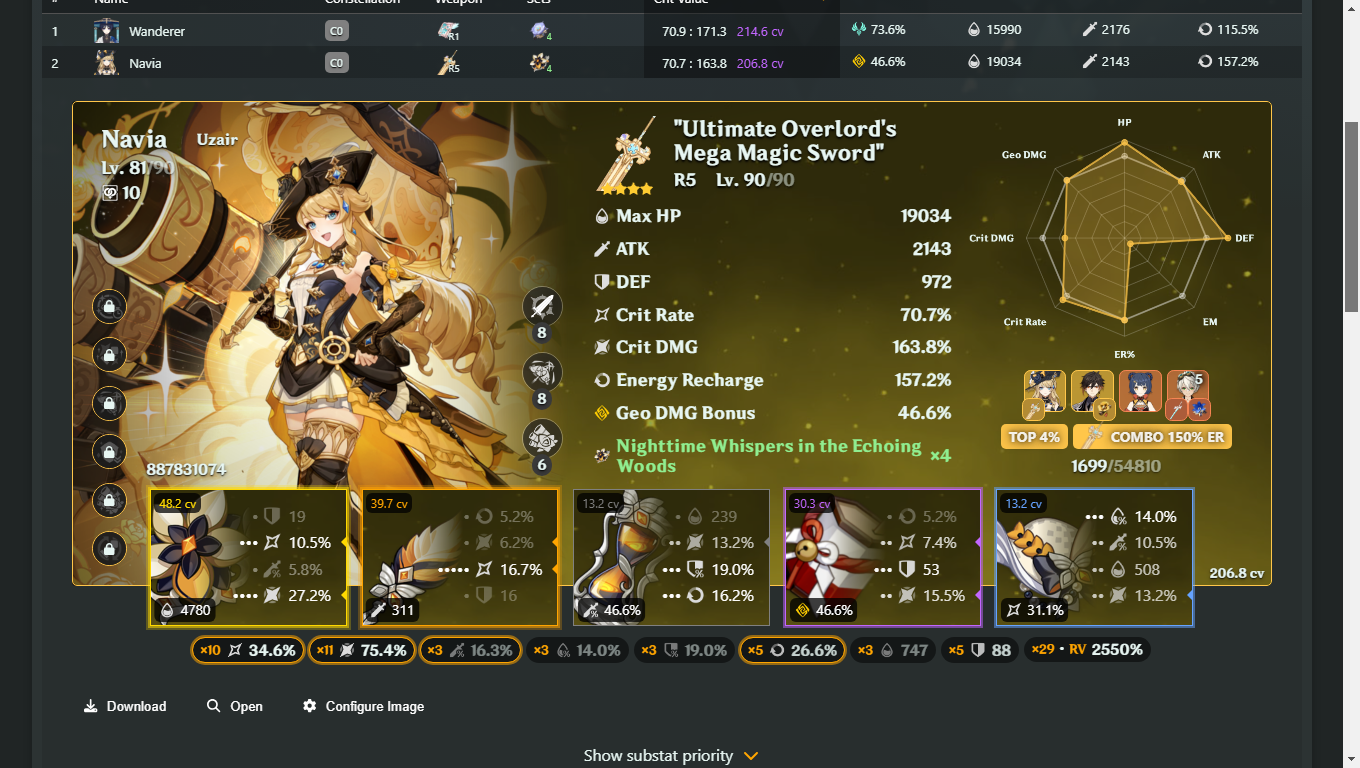Click the Xiangling teammate portrait
Viewport: 1360px width, 768px height.
(1140, 392)
